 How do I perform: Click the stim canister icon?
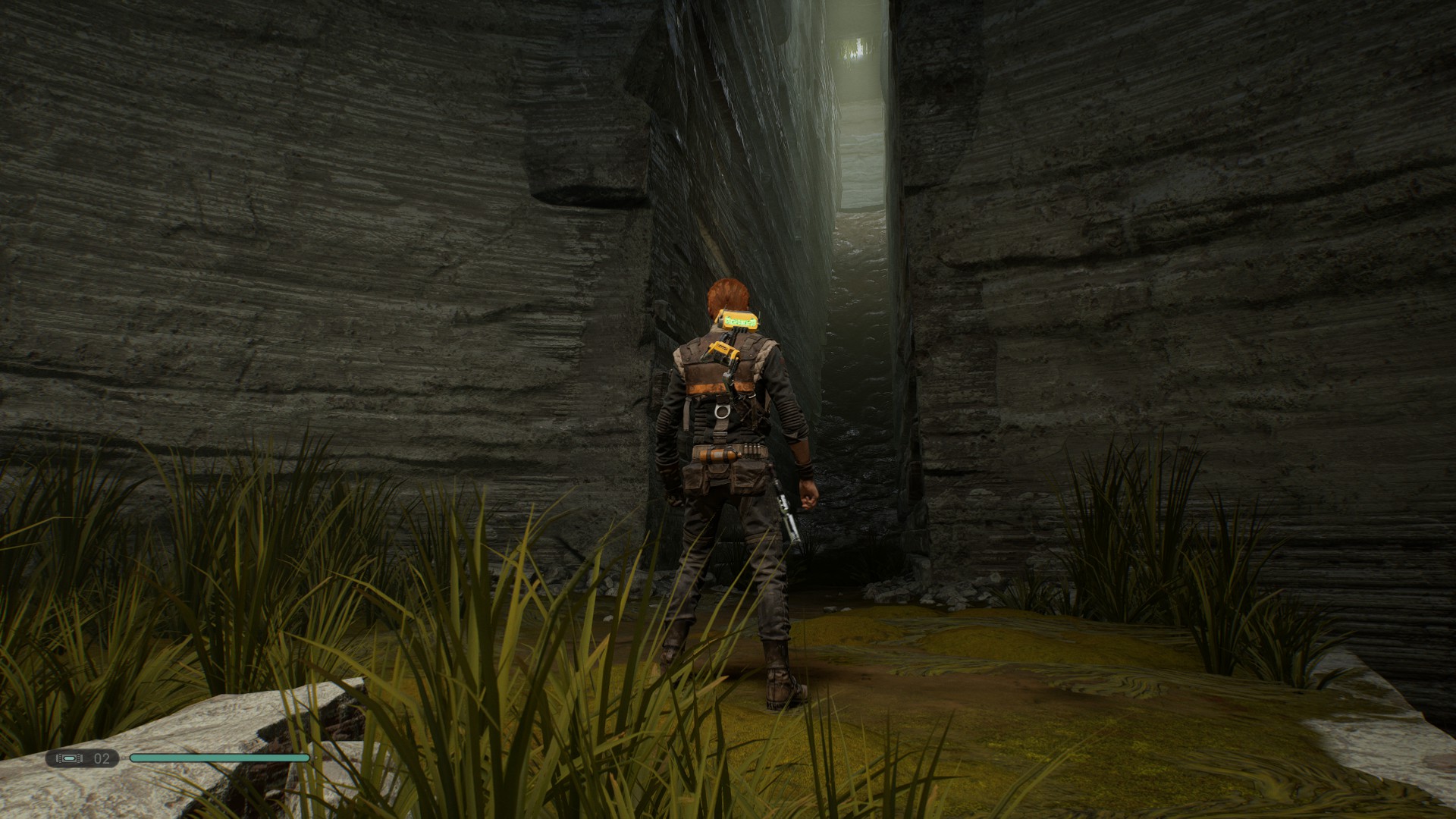click(x=70, y=757)
